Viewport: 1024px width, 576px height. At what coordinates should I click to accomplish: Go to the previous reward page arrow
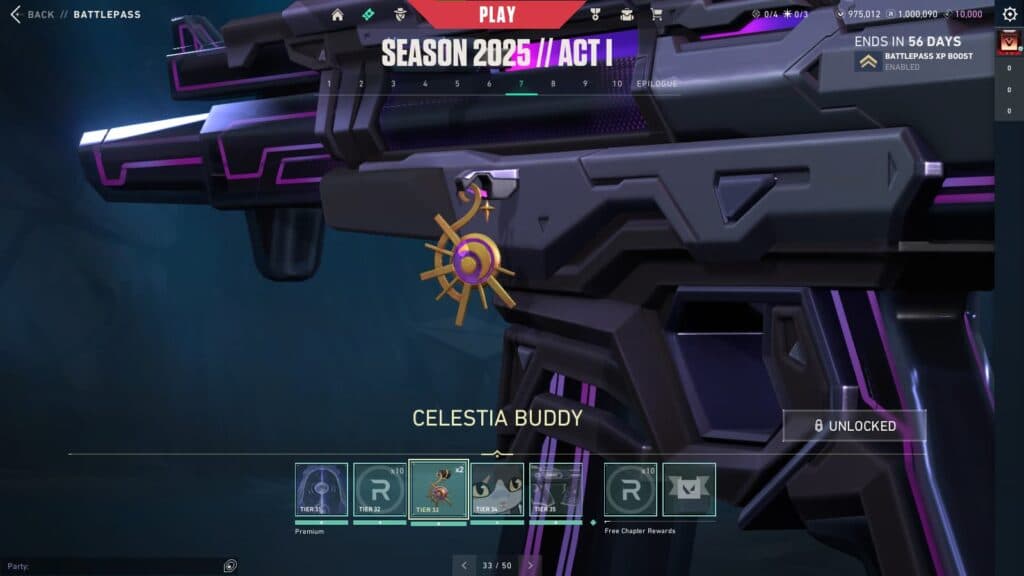tap(464, 565)
